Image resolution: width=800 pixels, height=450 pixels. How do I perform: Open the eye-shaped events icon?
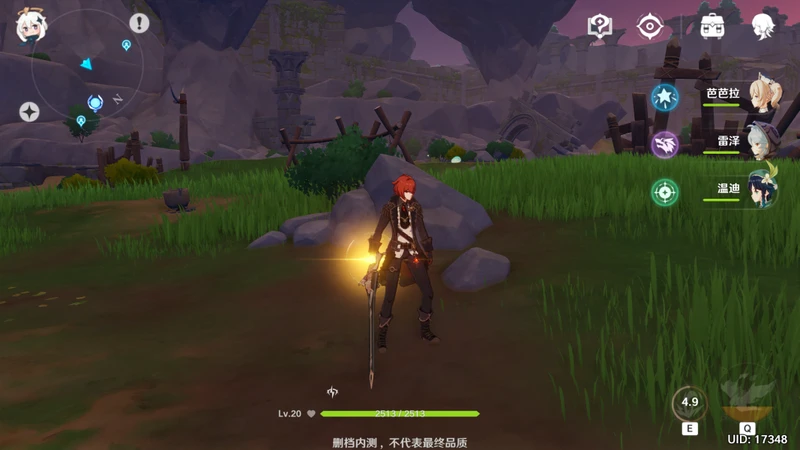click(651, 26)
